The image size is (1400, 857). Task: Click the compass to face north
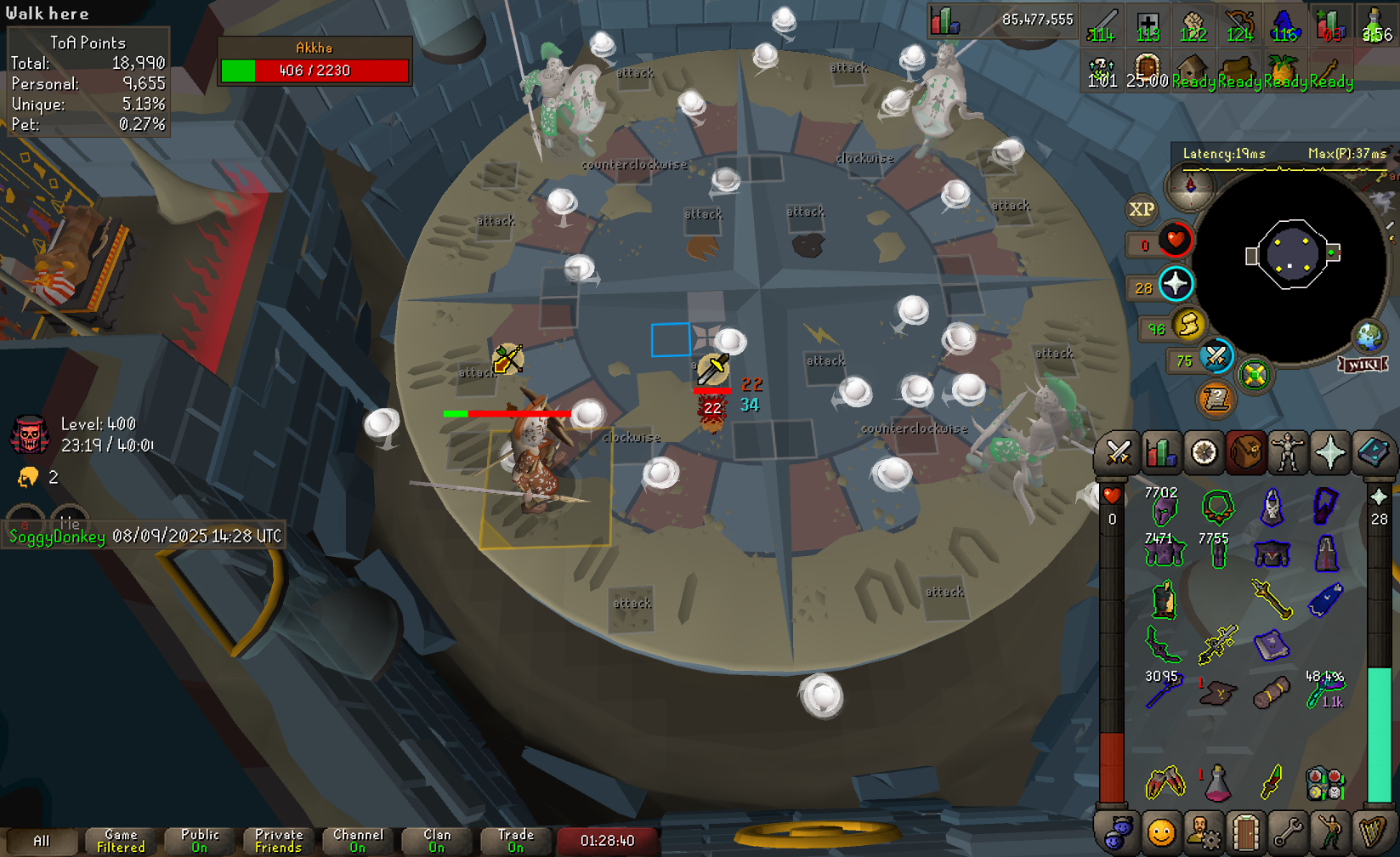[1190, 186]
